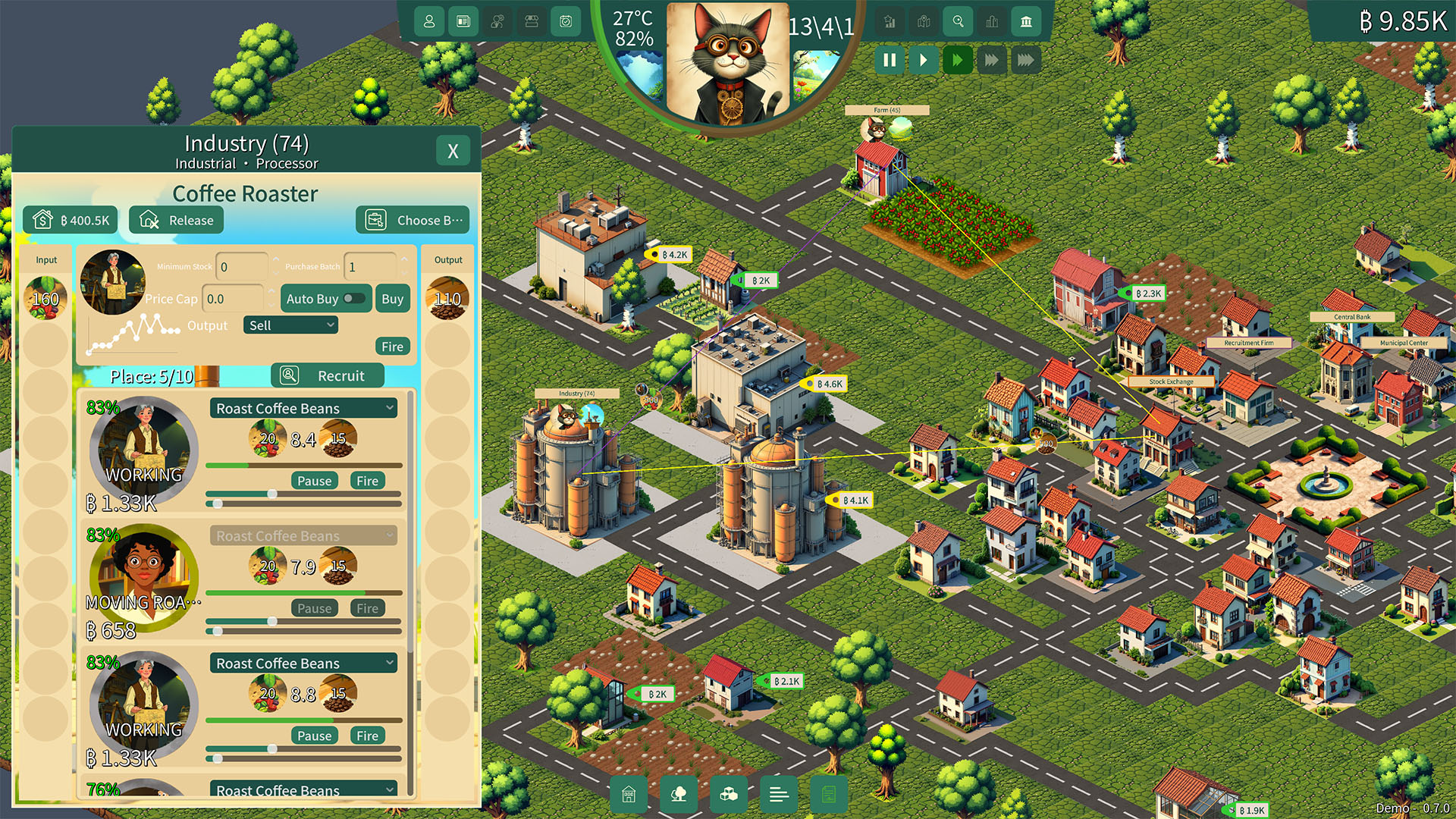Pause the game with the pause button
This screenshot has height=819, width=1456.
coord(889,60)
